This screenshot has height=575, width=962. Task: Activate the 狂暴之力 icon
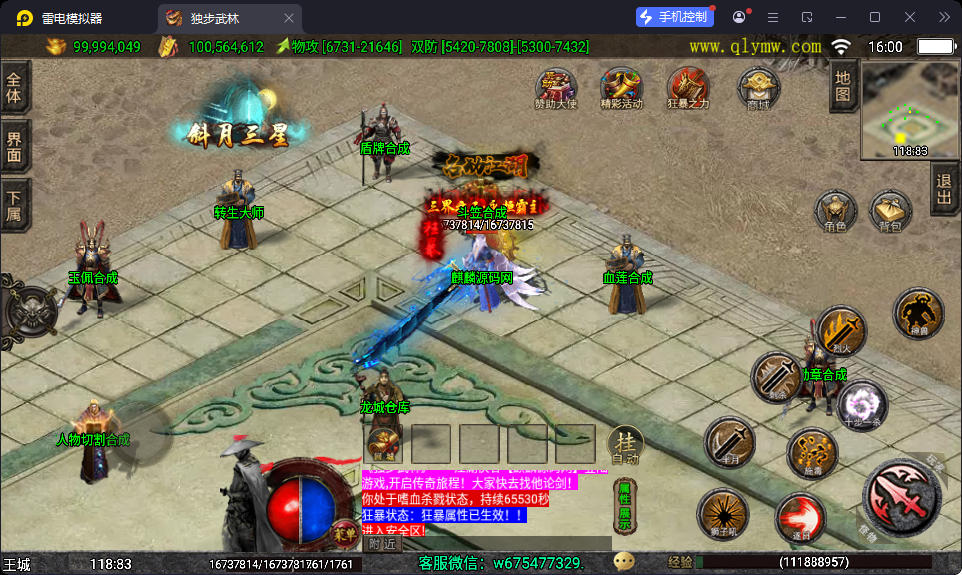pyautogui.click(x=688, y=88)
